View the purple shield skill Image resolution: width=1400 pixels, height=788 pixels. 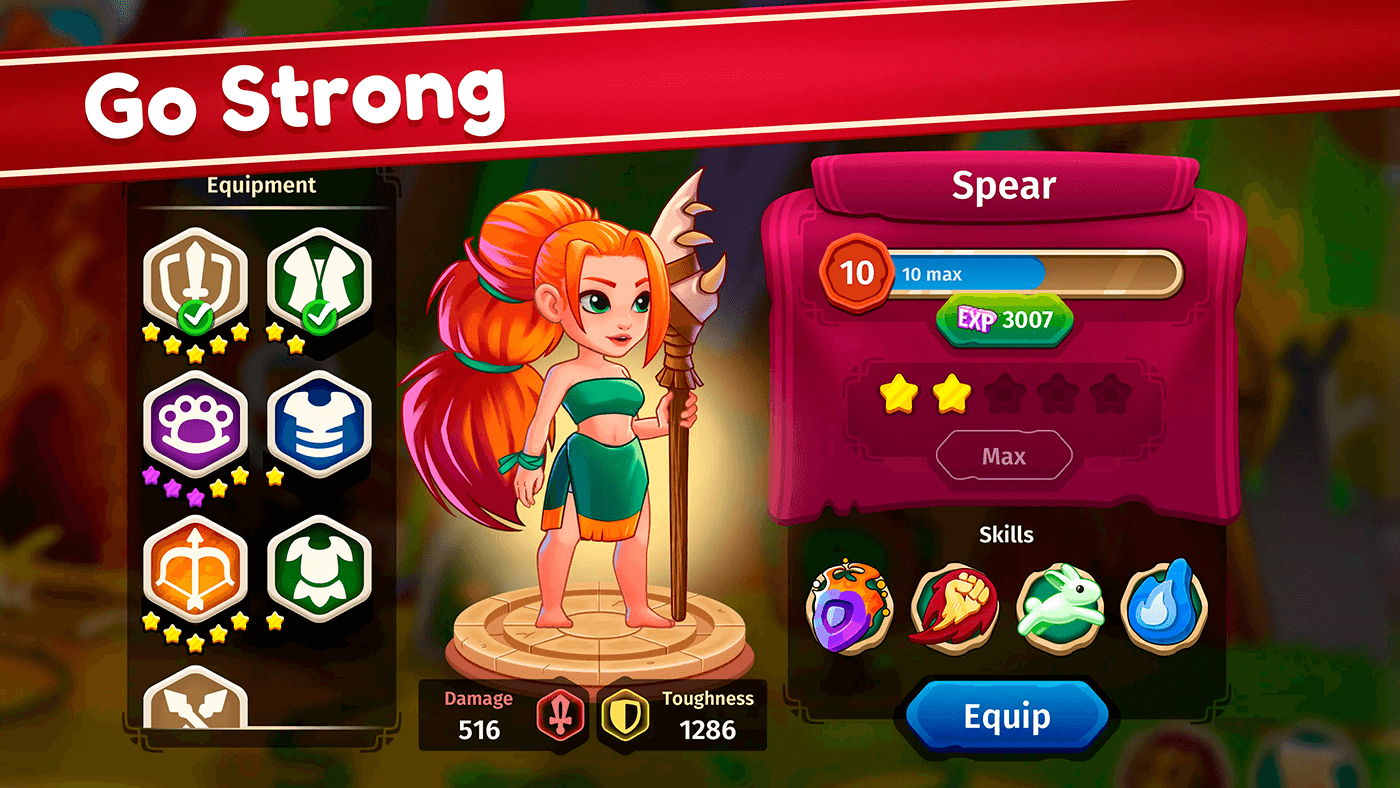tap(849, 607)
